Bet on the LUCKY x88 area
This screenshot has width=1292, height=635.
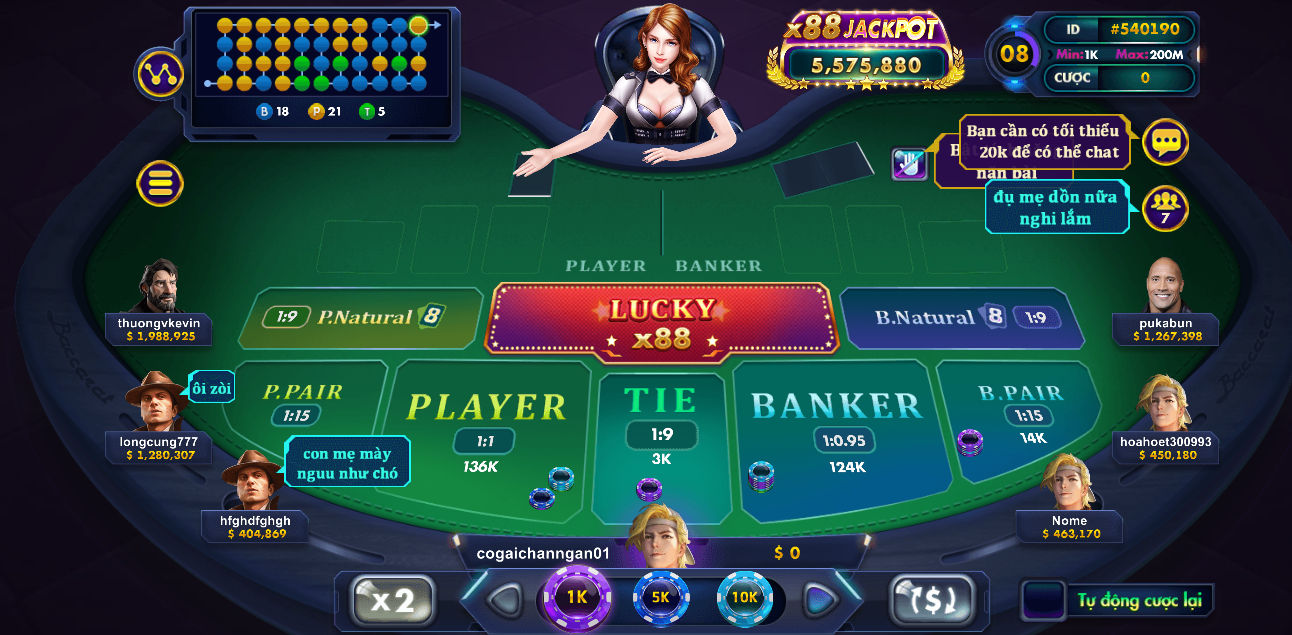click(x=662, y=321)
